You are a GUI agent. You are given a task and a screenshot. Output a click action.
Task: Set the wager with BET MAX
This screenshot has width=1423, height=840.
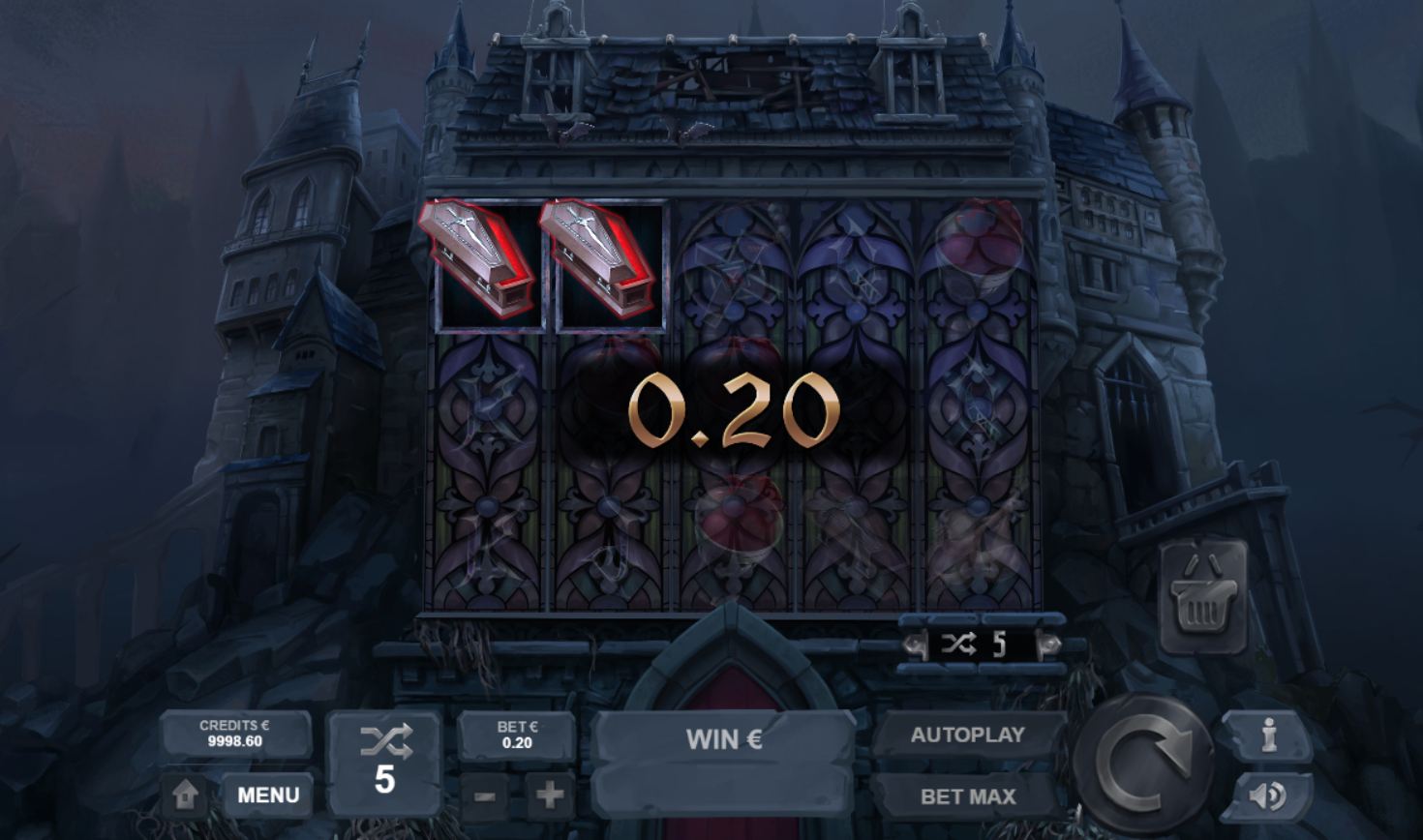point(967,796)
